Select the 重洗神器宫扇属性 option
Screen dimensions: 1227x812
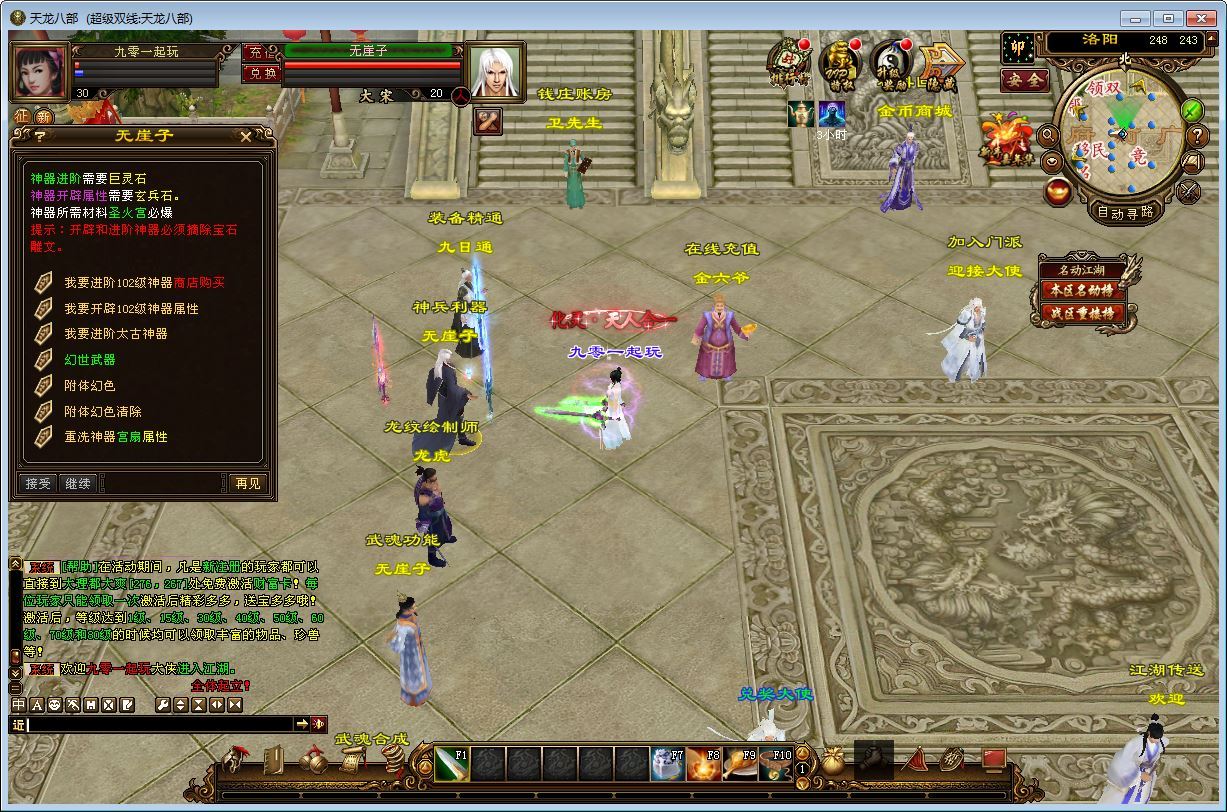pos(116,437)
